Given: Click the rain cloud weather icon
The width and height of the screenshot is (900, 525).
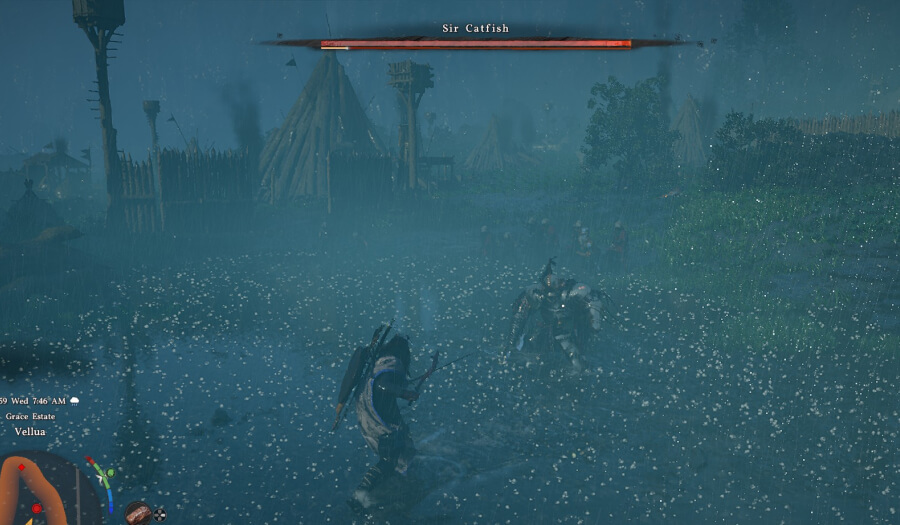Looking at the screenshot, I should (x=74, y=401).
